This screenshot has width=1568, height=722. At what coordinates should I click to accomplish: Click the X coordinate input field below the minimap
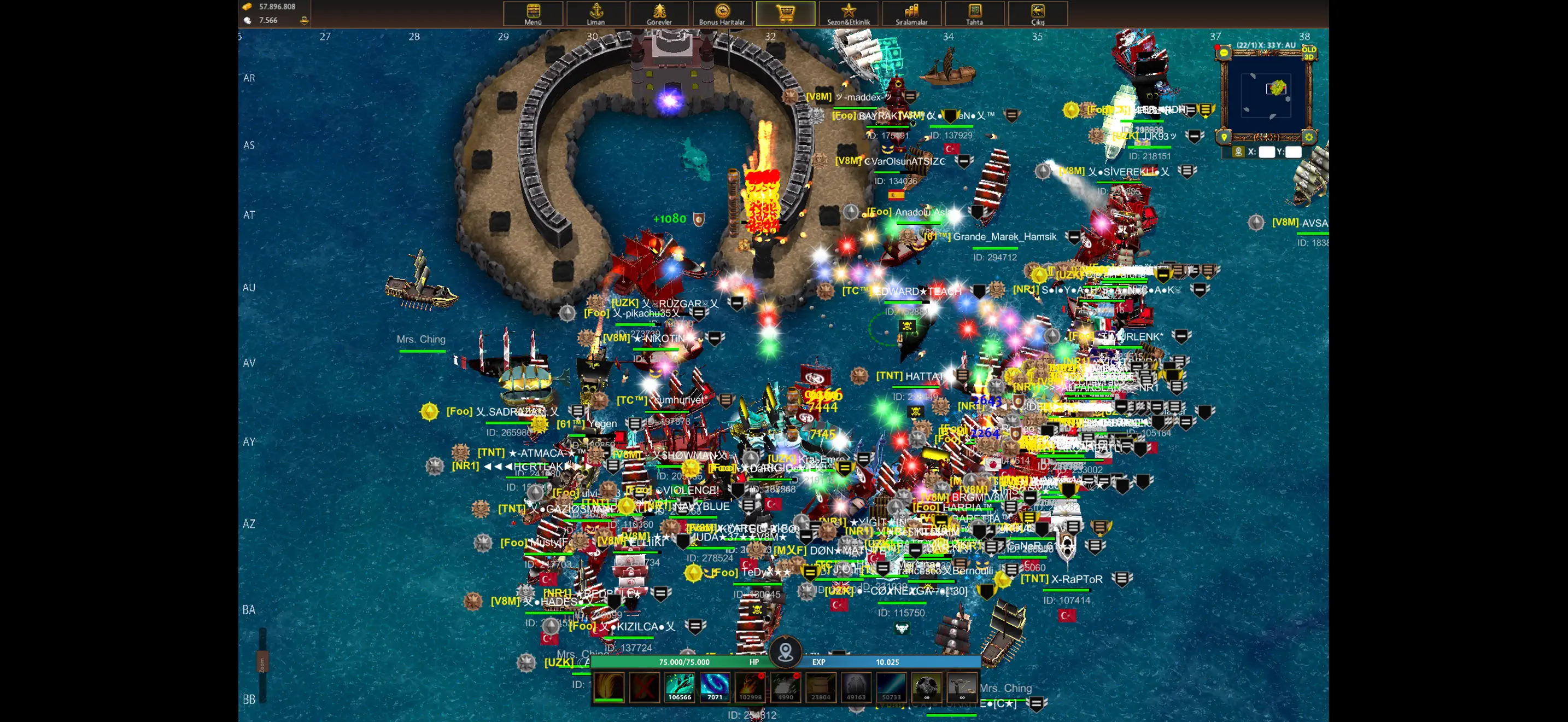point(1267,152)
